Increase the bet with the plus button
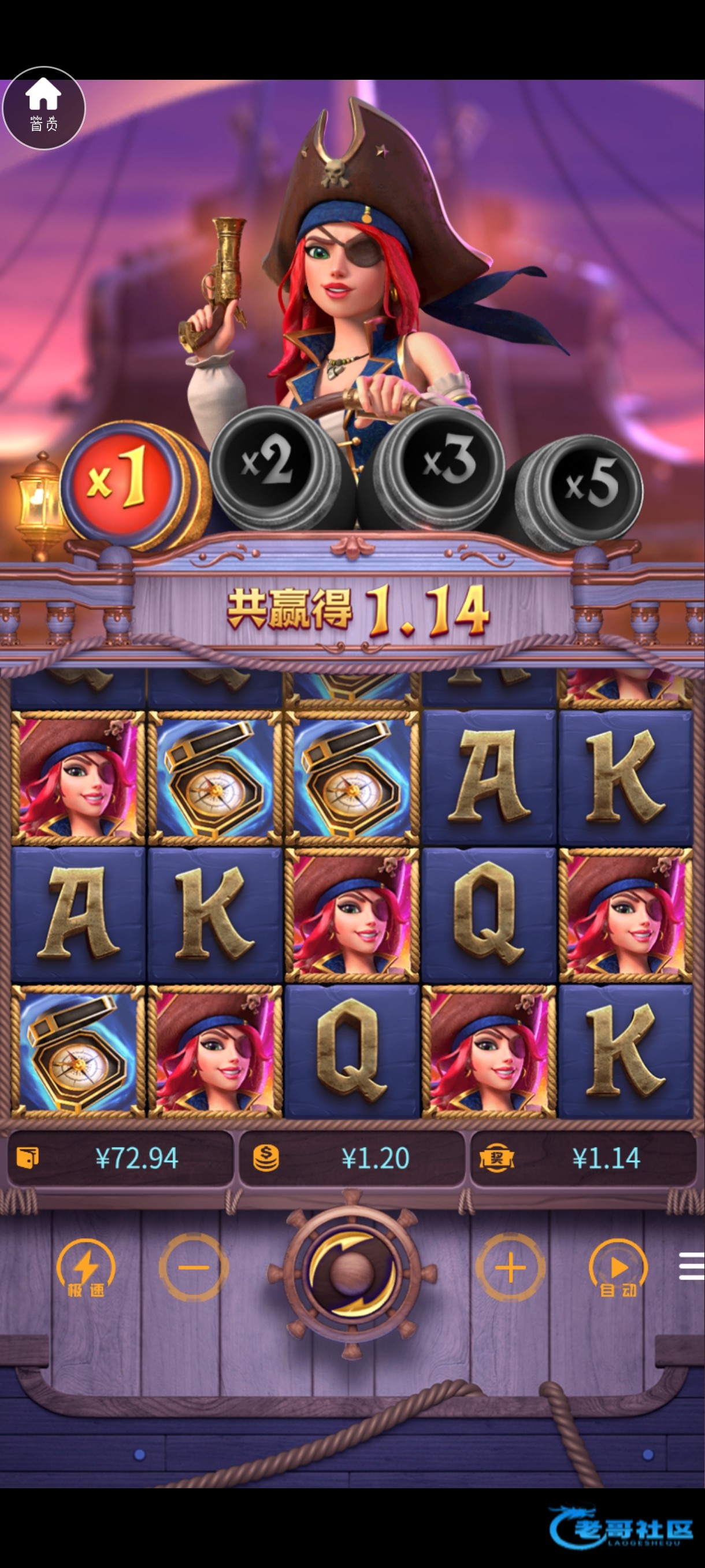This screenshot has height=1568, width=705. tap(510, 1269)
